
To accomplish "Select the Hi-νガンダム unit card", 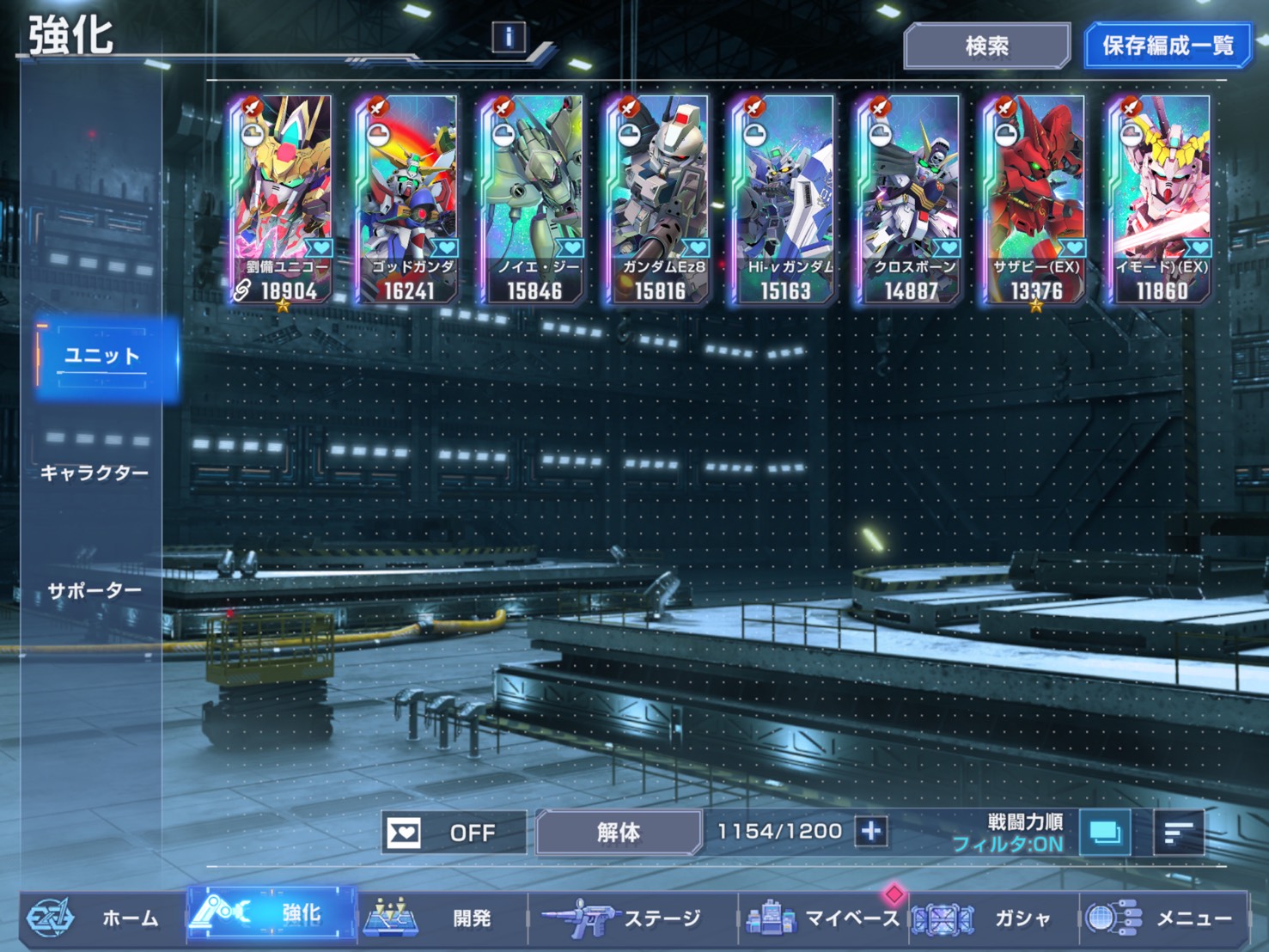I will pyautogui.click(x=785, y=199).
